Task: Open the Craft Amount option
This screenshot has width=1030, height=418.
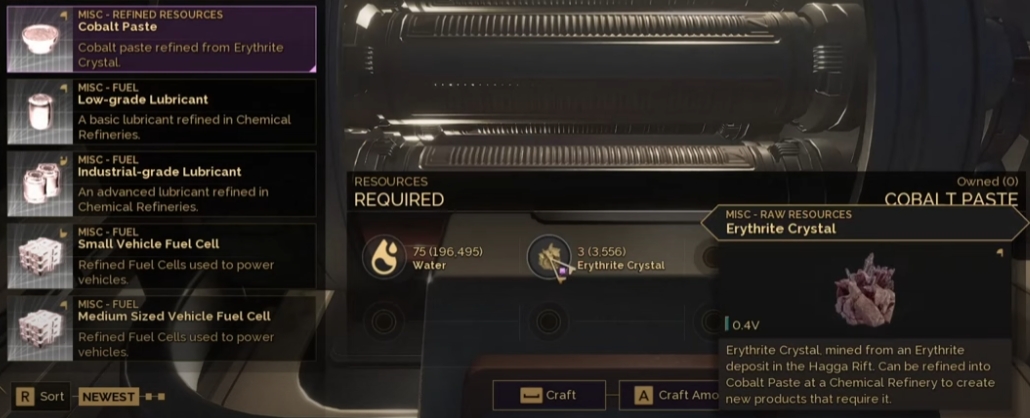Action: pyautogui.click(x=669, y=395)
